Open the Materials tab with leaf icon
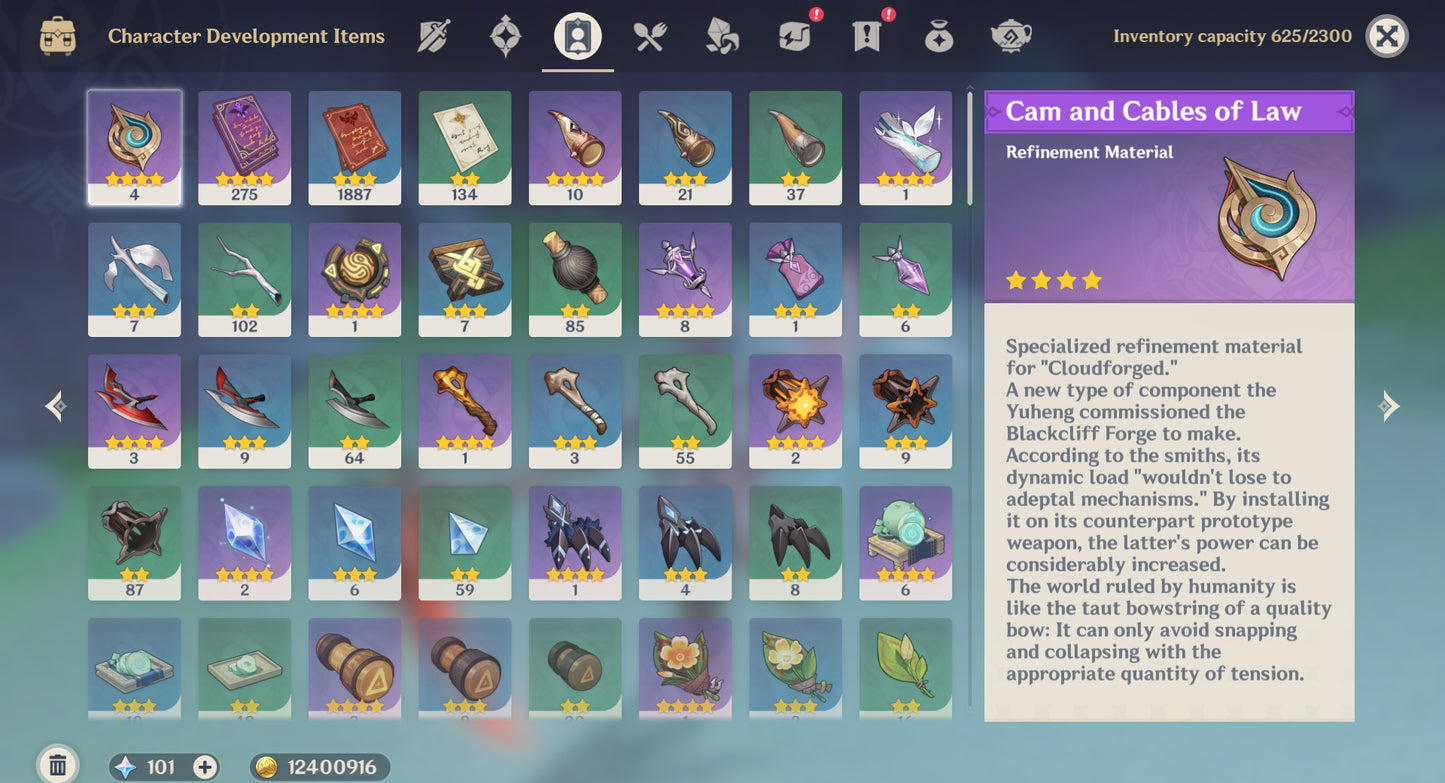This screenshot has width=1445, height=783. tap(722, 37)
